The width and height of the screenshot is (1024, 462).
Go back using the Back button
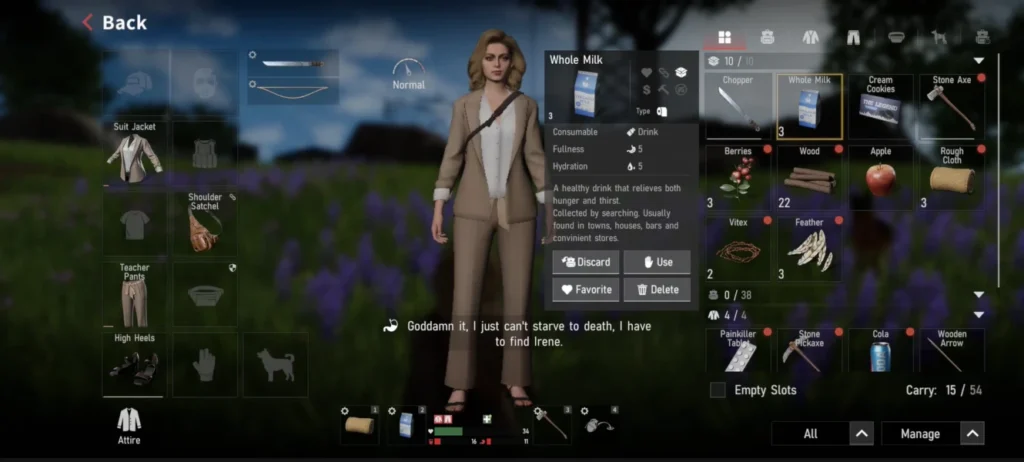pyautogui.click(x=114, y=22)
